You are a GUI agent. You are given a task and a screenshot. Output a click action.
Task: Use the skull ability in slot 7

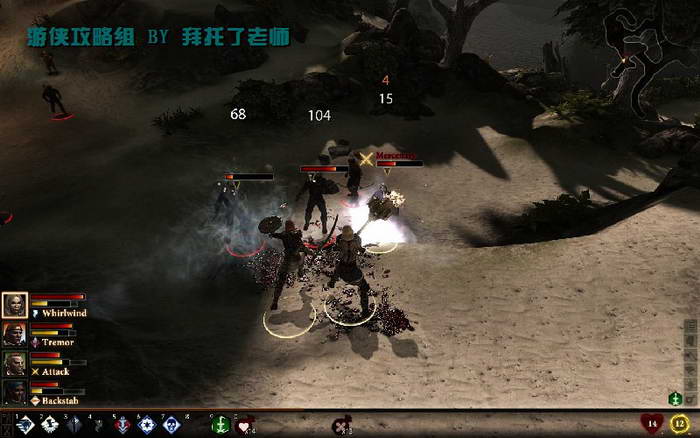coord(171,425)
